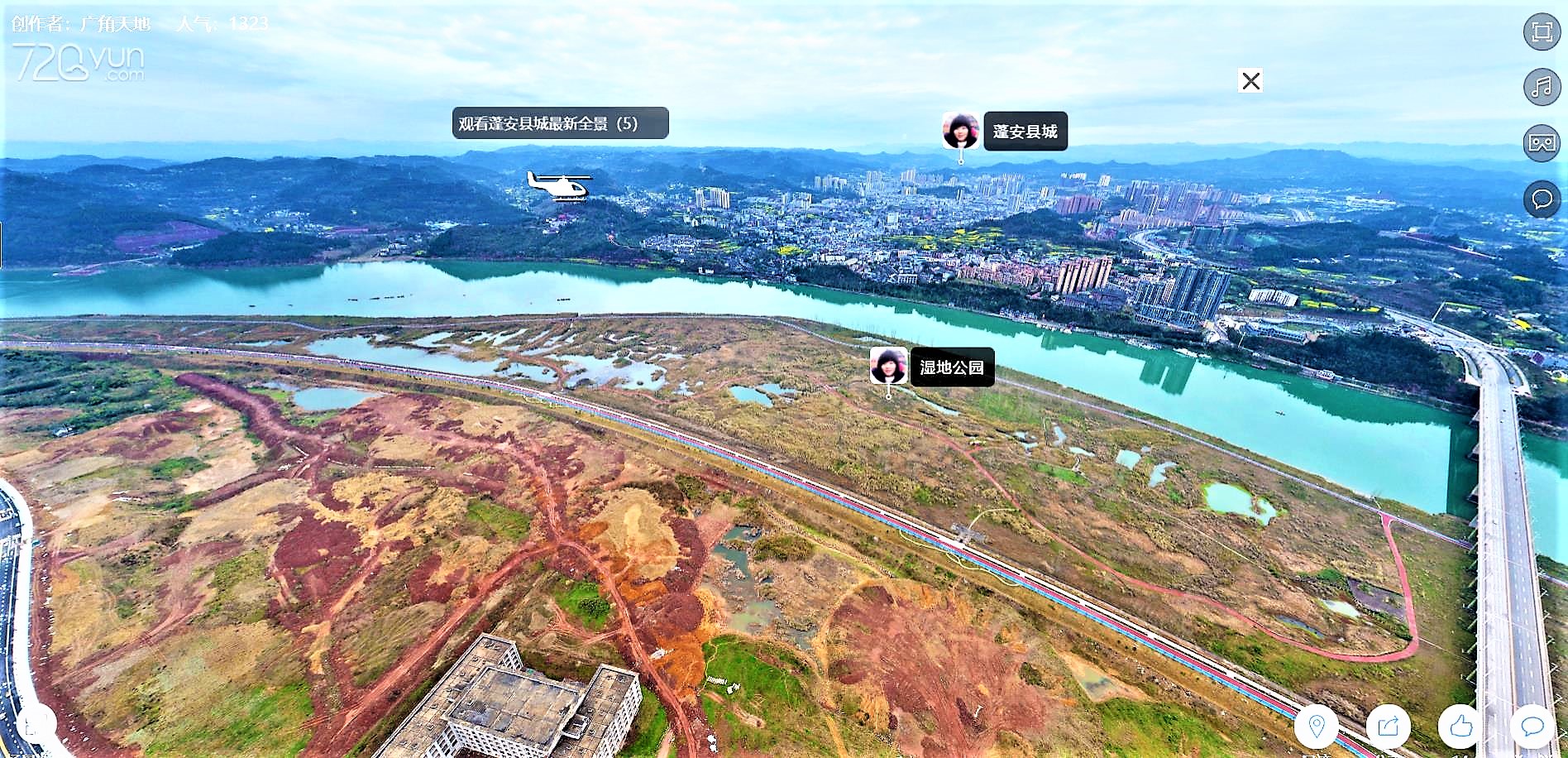Select the 观看蓬安县城最新全景 (5) label

(560, 123)
